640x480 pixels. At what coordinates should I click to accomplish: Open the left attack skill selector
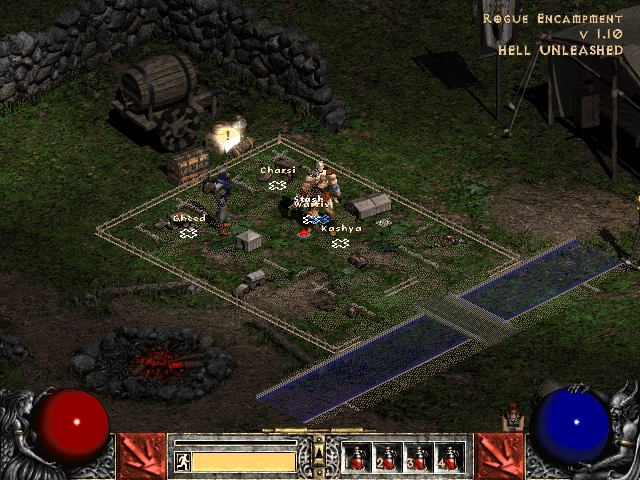[x=141, y=455]
